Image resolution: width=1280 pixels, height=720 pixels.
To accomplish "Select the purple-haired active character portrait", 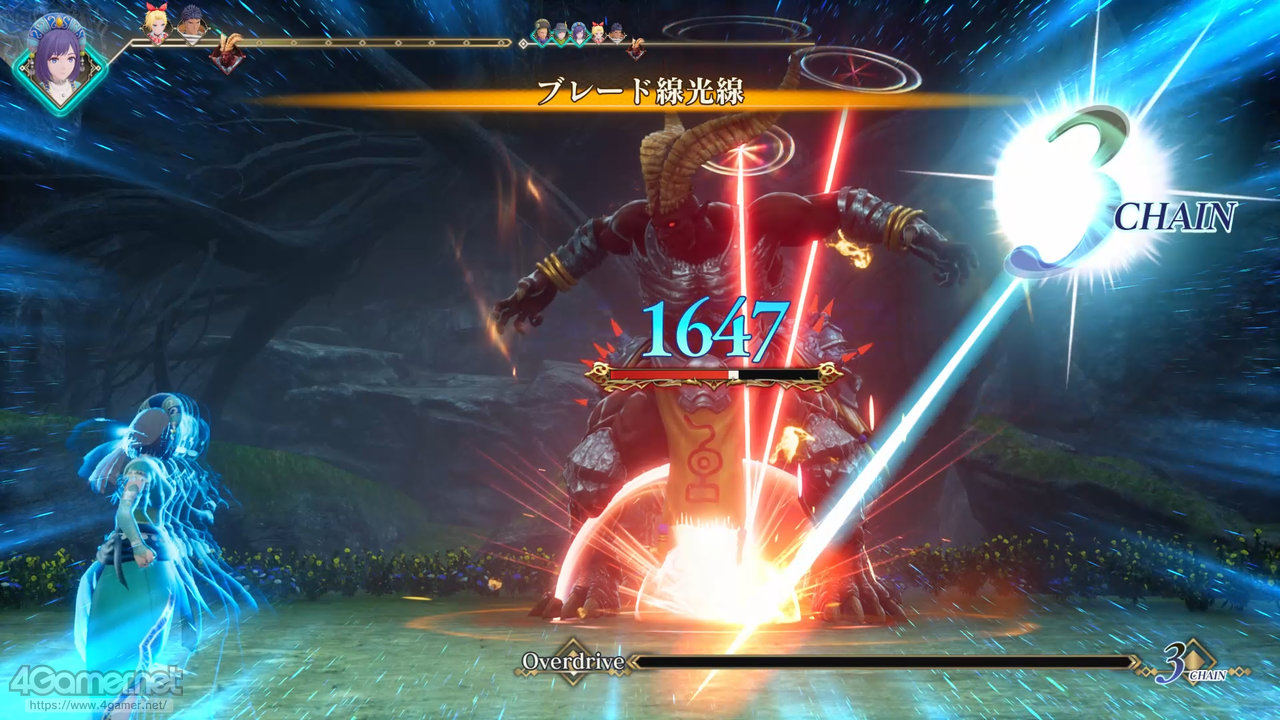I will click(x=58, y=64).
